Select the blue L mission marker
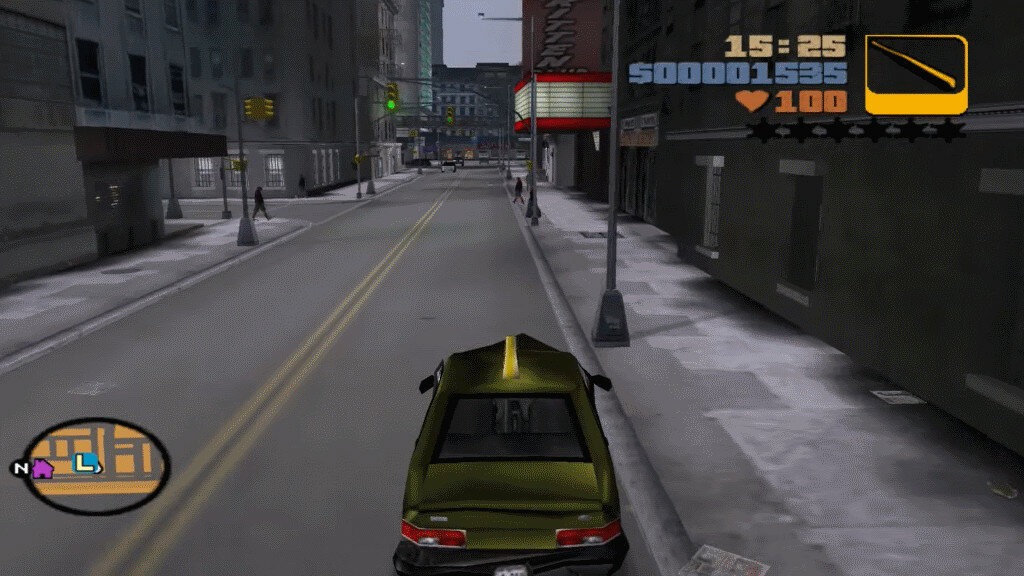Viewport: 1024px width, 576px height. click(x=87, y=463)
